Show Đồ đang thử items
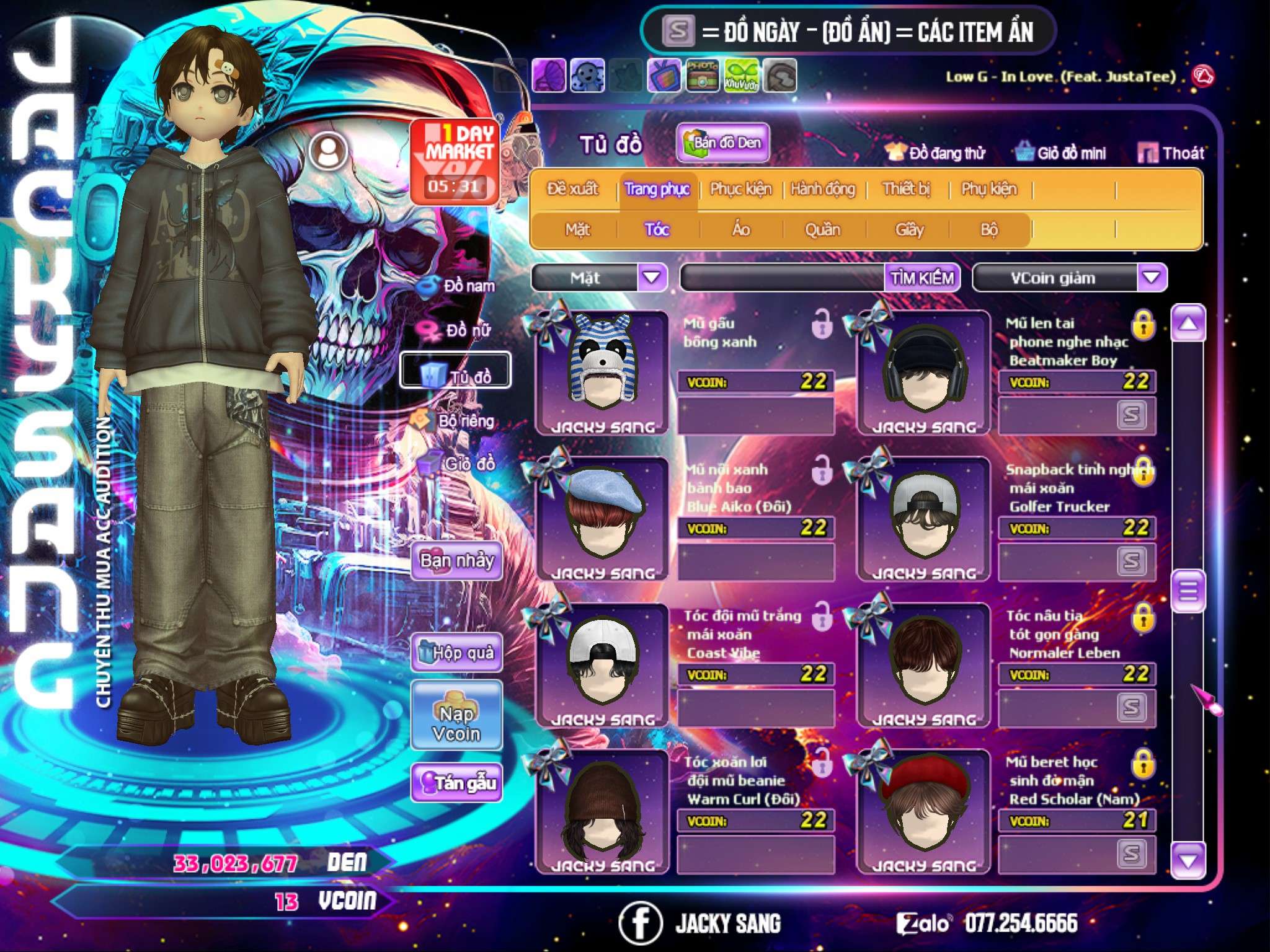The height and width of the screenshot is (952, 1270). (x=935, y=153)
